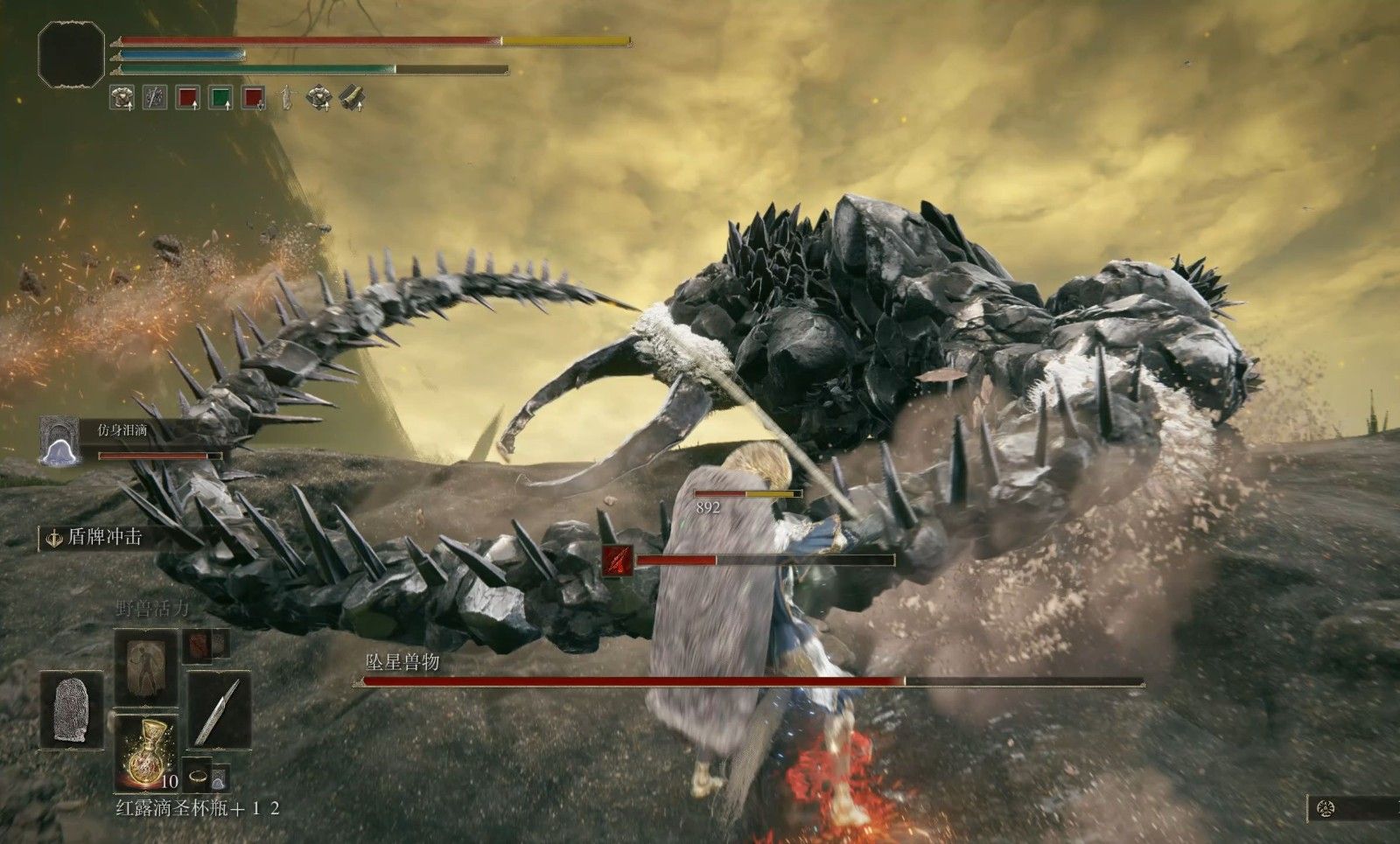The width and height of the screenshot is (1400, 844).
Task: Click the square-framed armor buff icon
Action: (122, 97)
